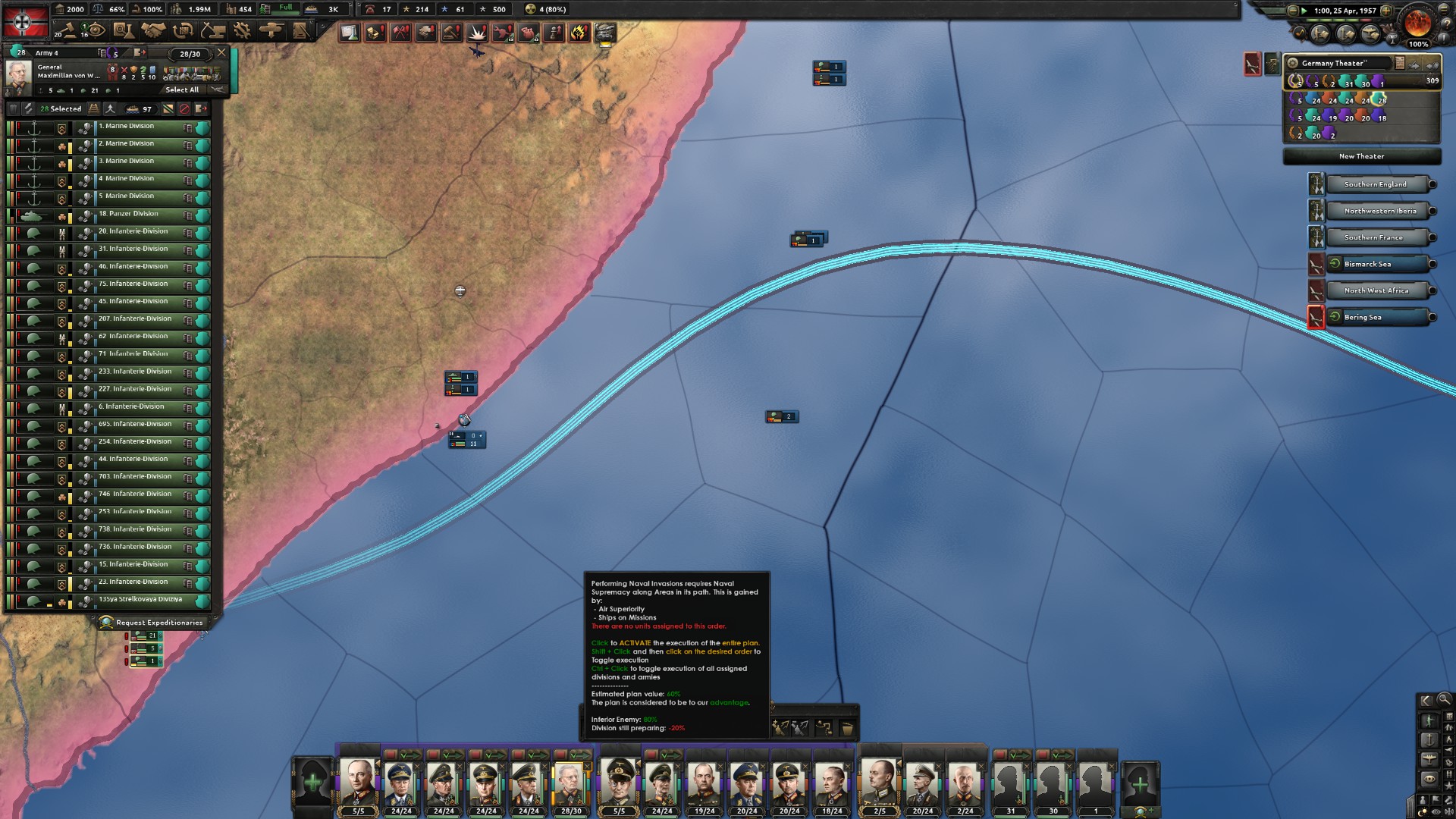
Task: Activate the Bismarck Sea plan execution arrow
Action: pyautogui.click(x=1335, y=263)
